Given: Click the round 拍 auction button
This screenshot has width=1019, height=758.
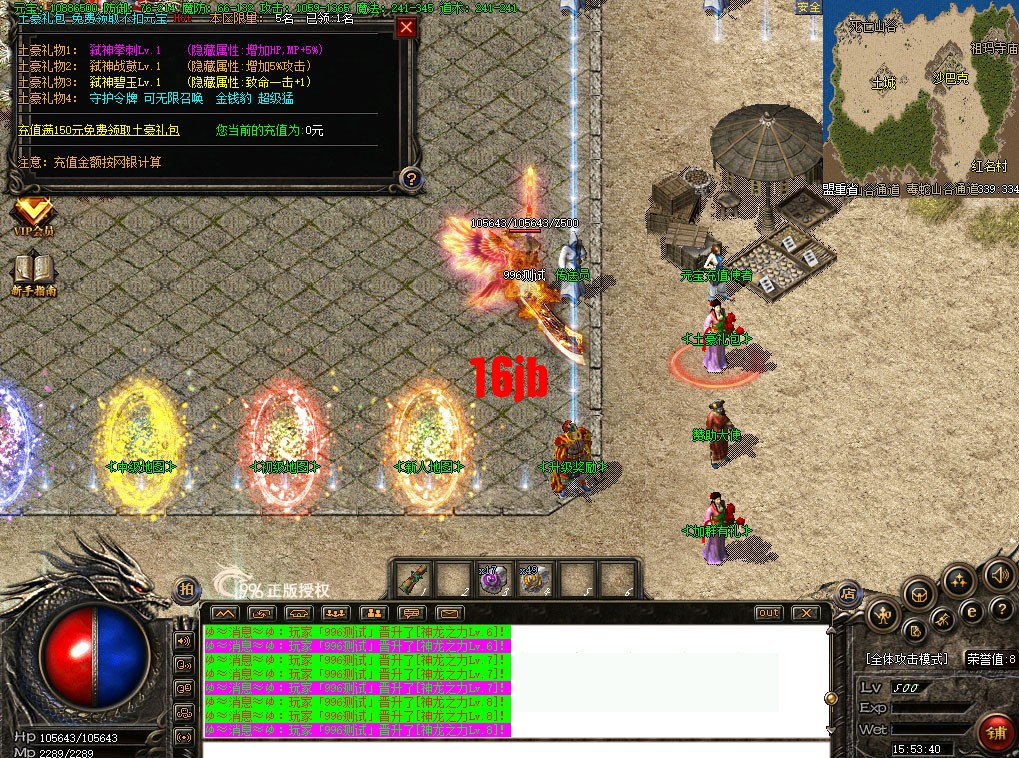Looking at the screenshot, I should (187, 589).
